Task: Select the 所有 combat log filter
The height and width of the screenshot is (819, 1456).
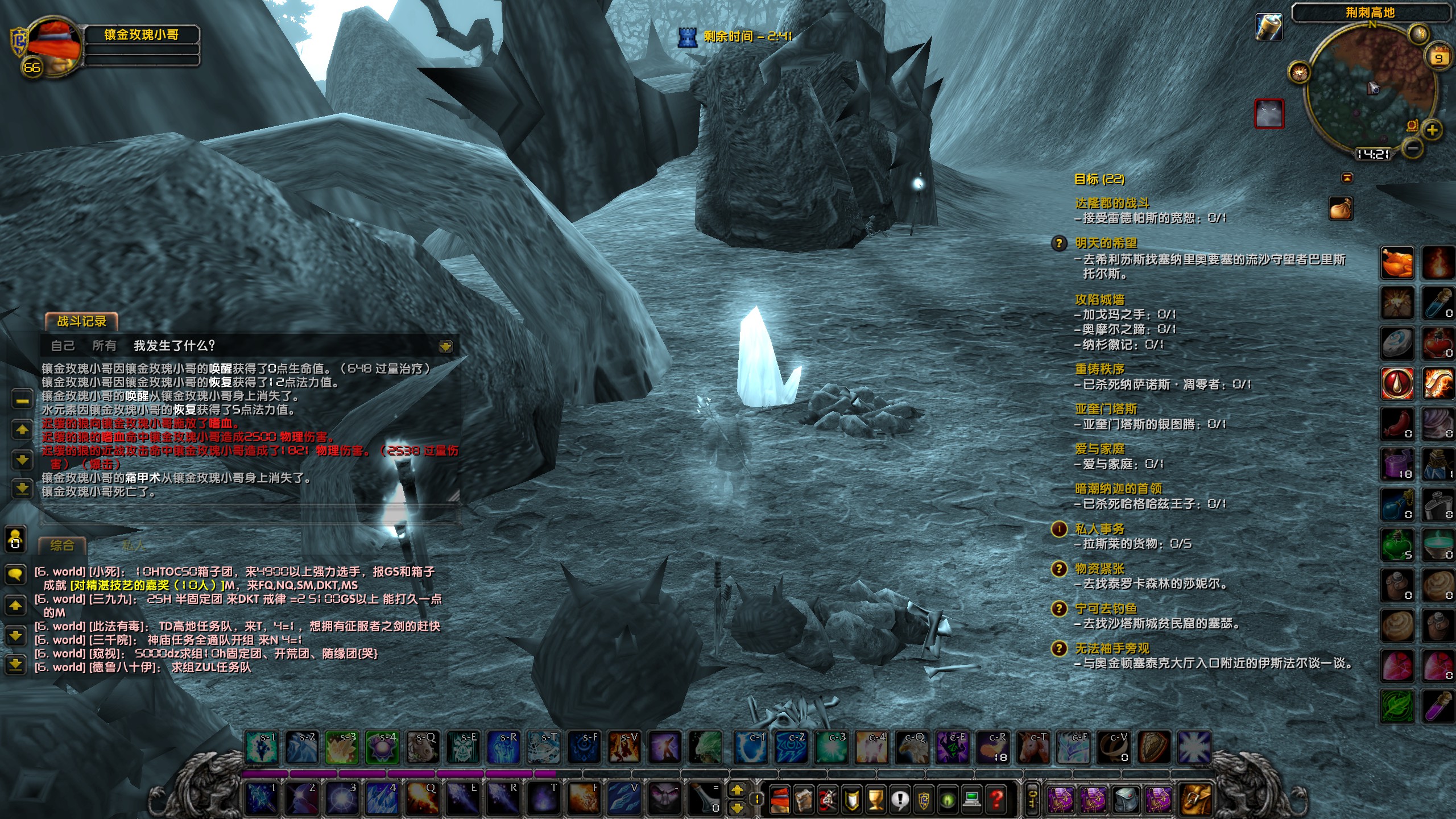Action: (x=104, y=346)
